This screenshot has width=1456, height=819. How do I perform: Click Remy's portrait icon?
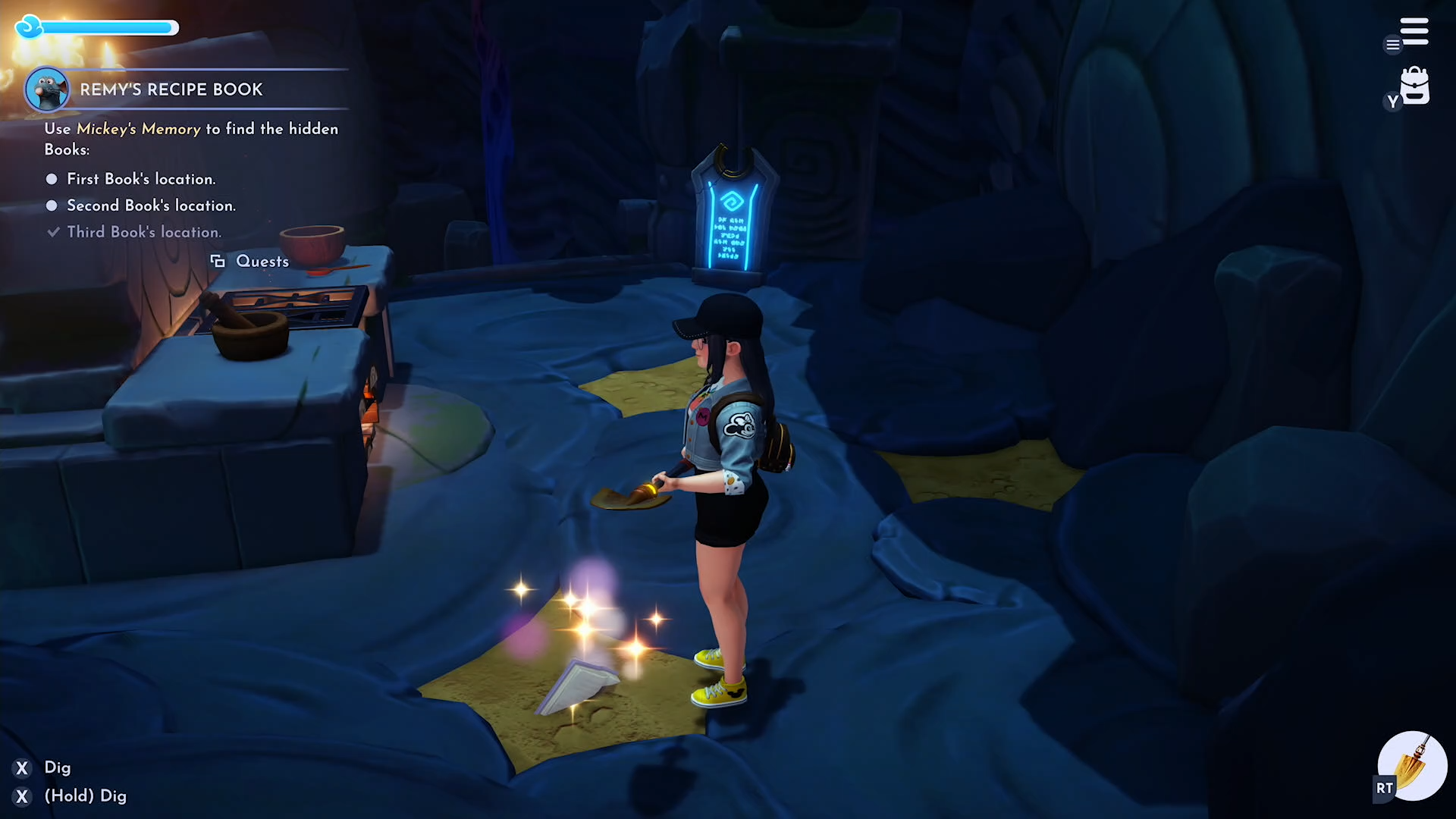coord(49,88)
